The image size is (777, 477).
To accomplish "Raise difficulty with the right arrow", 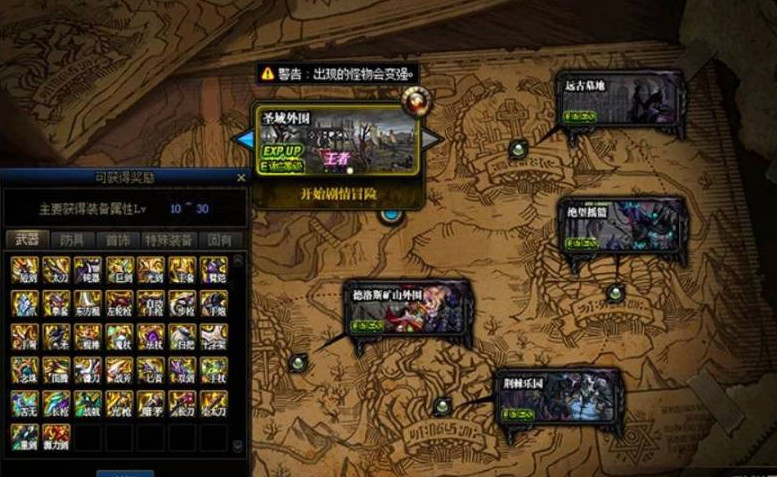I will click(431, 139).
